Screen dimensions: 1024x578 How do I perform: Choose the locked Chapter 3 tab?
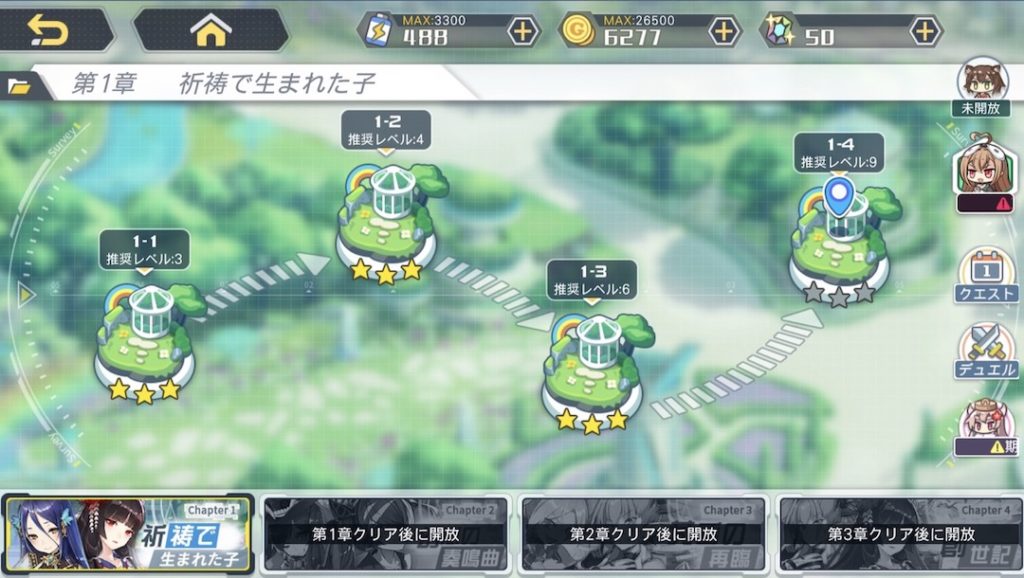[644, 534]
